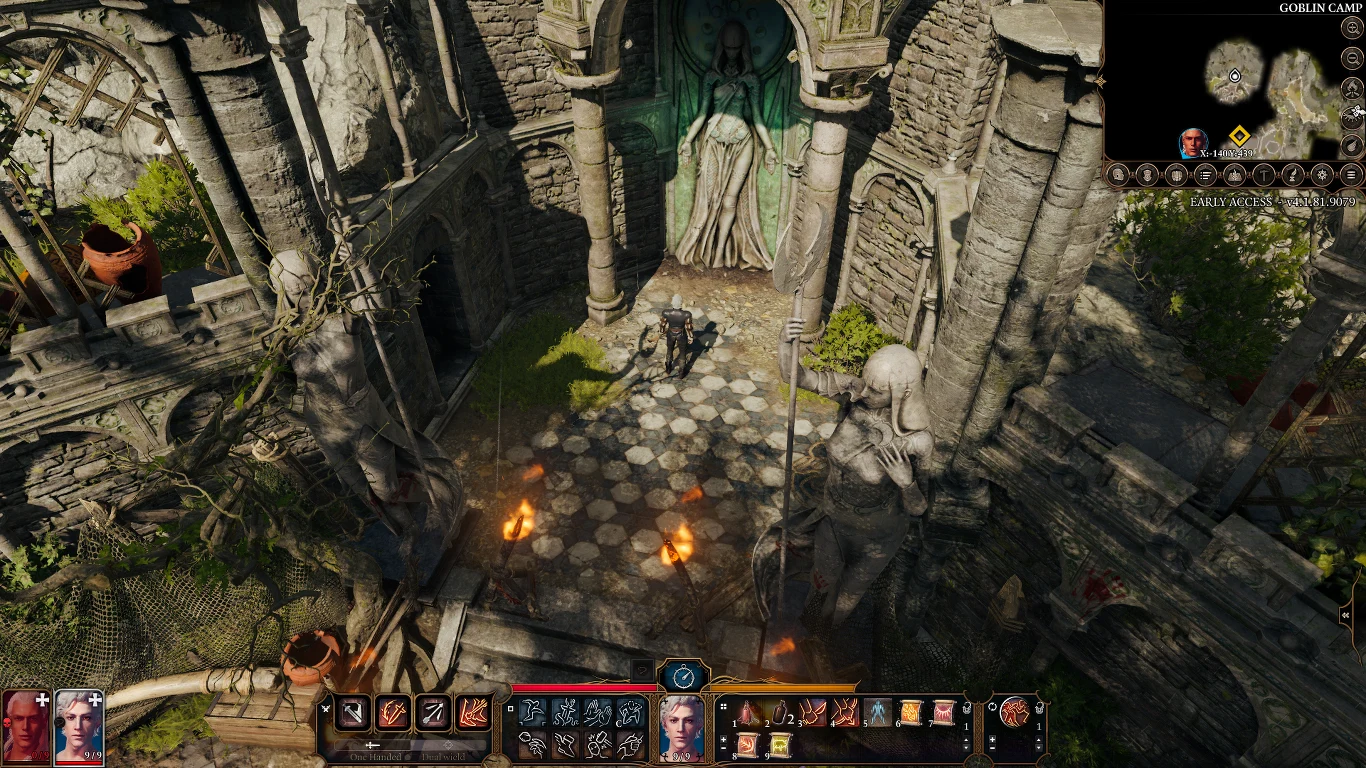
Task: Switch the weapon set to Dual wield
Action: pyautogui.click(x=448, y=745)
